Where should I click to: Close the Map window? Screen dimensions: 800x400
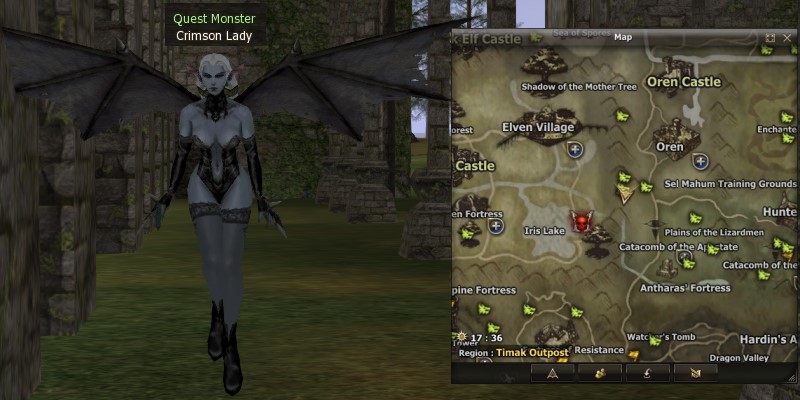click(787, 37)
